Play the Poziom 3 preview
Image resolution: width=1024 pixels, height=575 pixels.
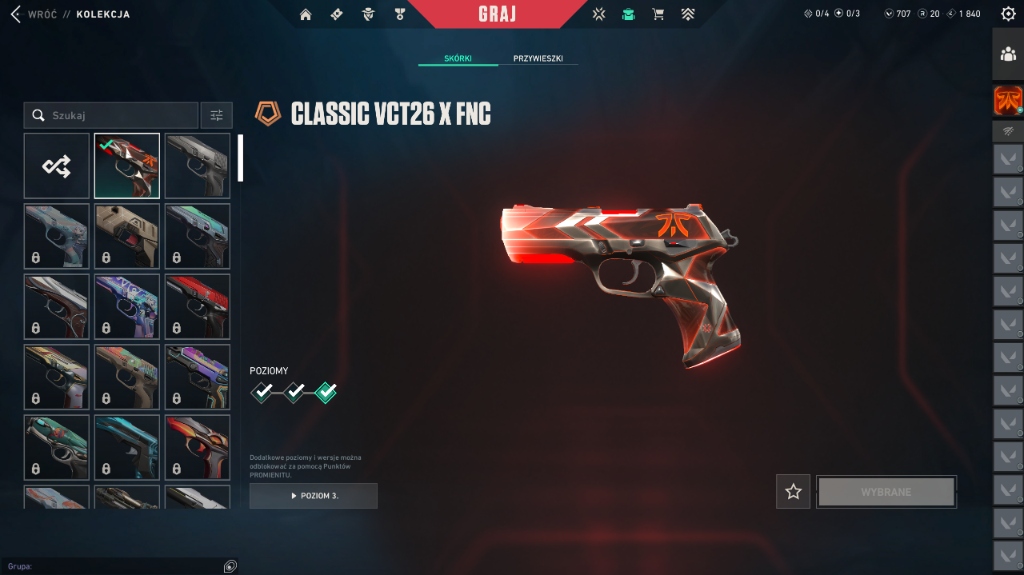pyautogui.click(x=314, y=496)
